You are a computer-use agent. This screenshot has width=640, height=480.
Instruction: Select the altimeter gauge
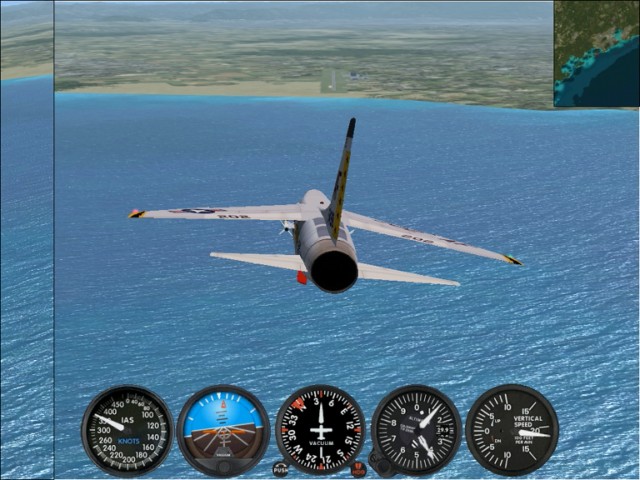[416, 430]
